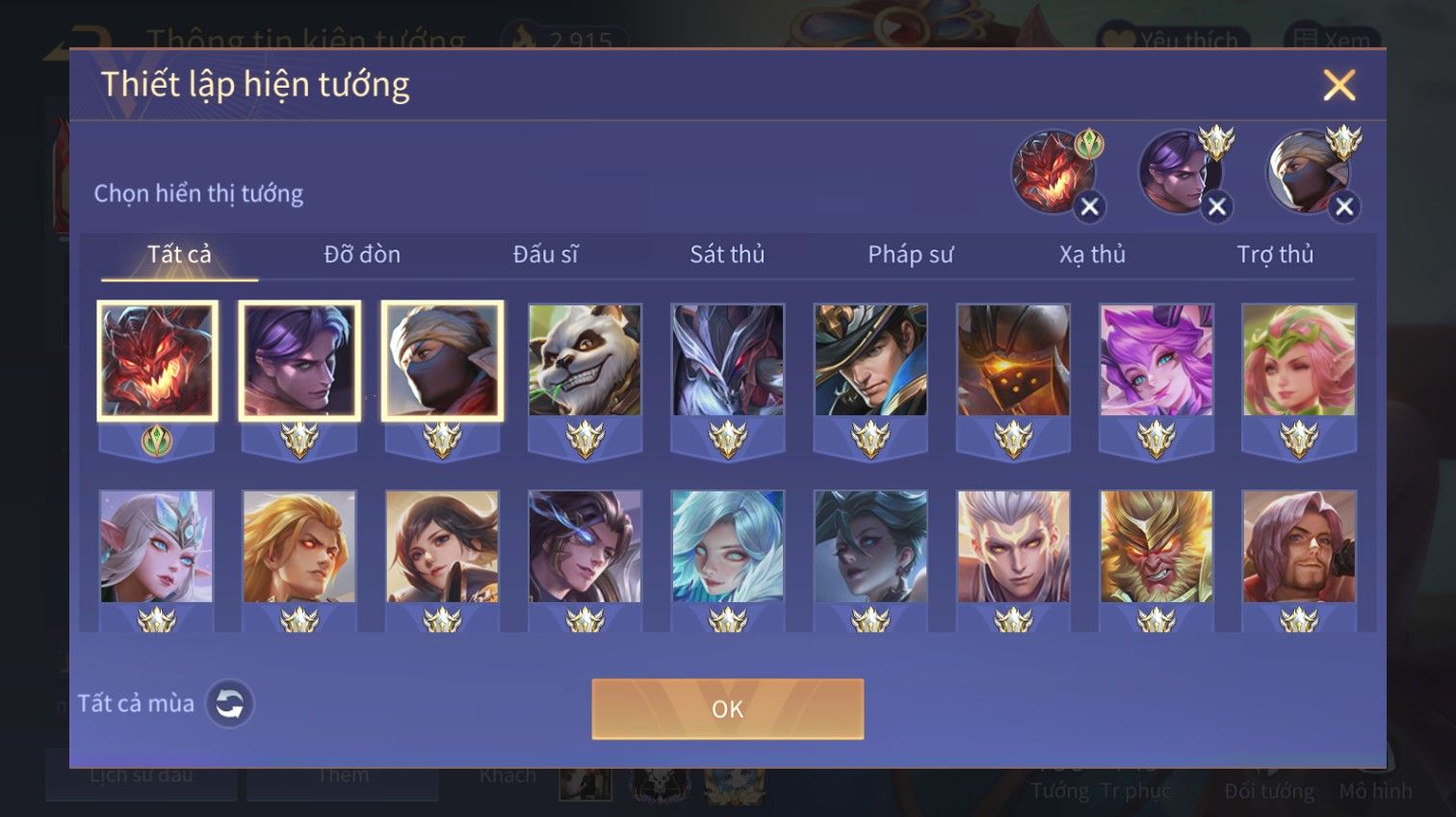Remove the red demon hero from selection
The height and width of the screenshot is (817, 1456).
tap(1089, 206)
